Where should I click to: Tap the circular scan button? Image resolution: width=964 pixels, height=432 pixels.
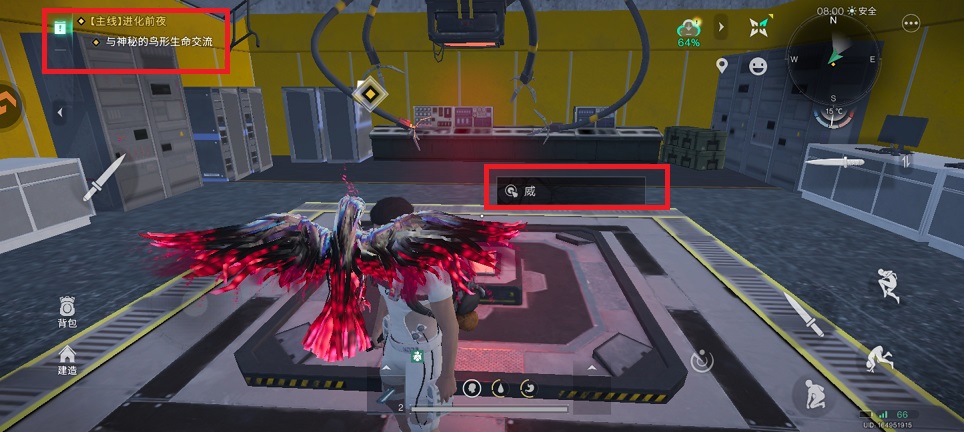(x=704, y=357)
